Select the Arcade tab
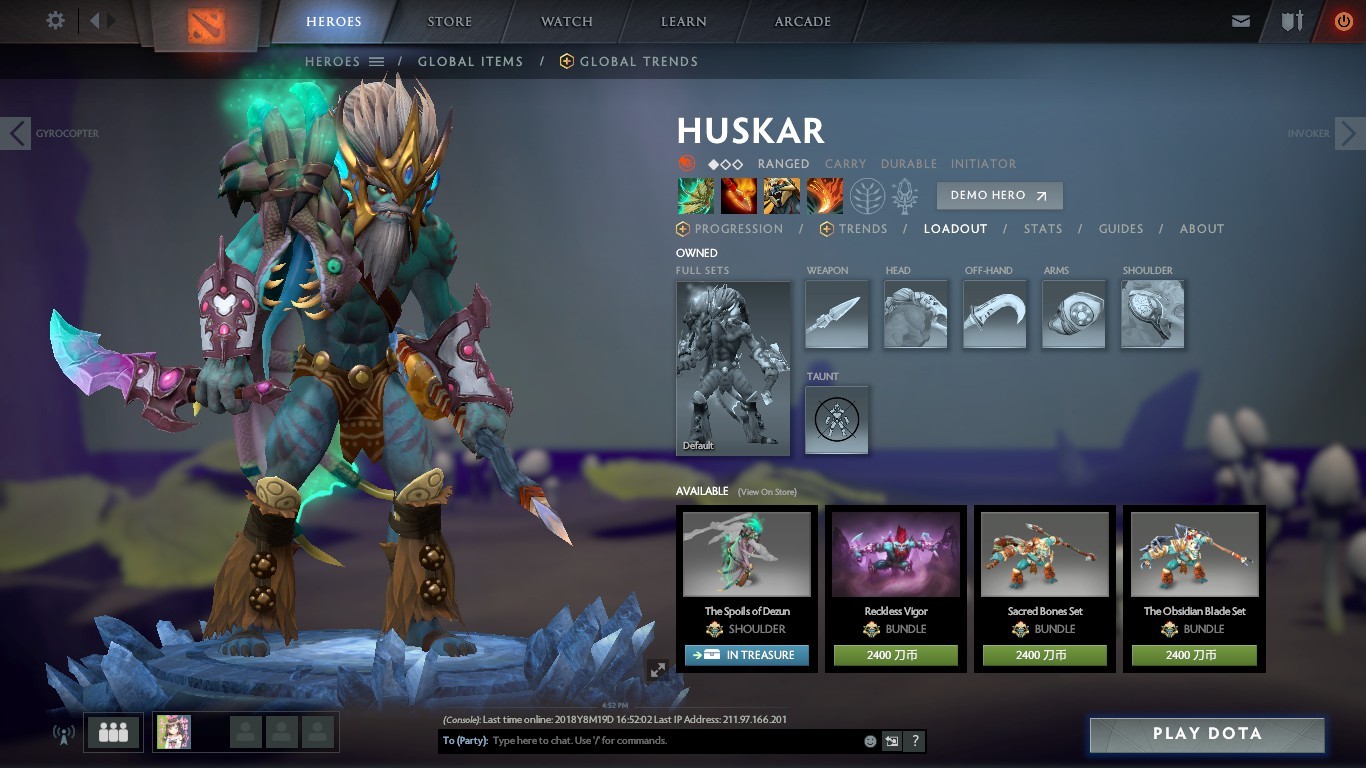The image size is (1366, 768). (x=803, y=21)
